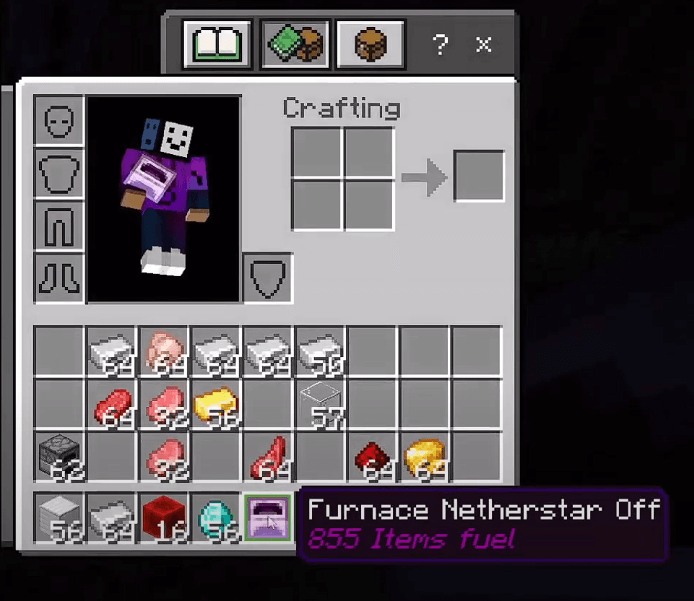Choose the crafting table only tab

click(369, 44)
